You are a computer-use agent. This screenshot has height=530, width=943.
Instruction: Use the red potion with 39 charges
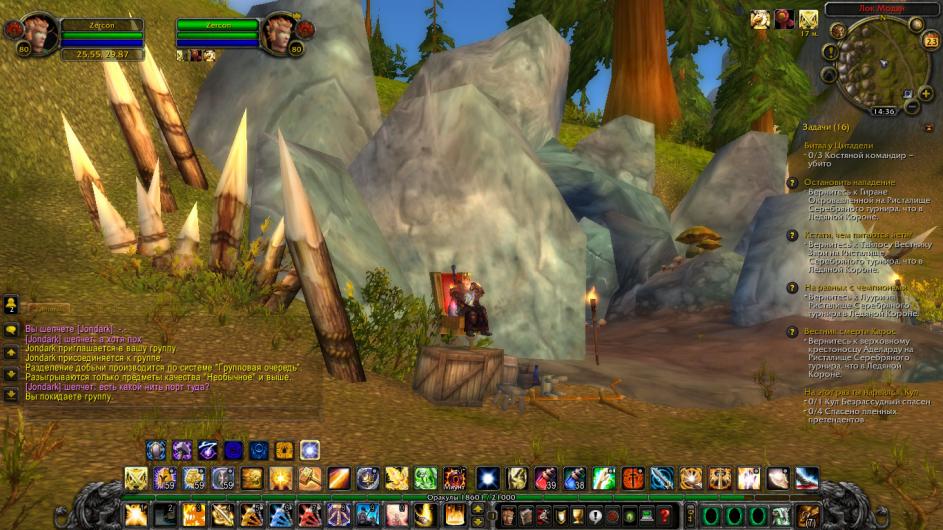pyautogui.click(x=544, y=479)
